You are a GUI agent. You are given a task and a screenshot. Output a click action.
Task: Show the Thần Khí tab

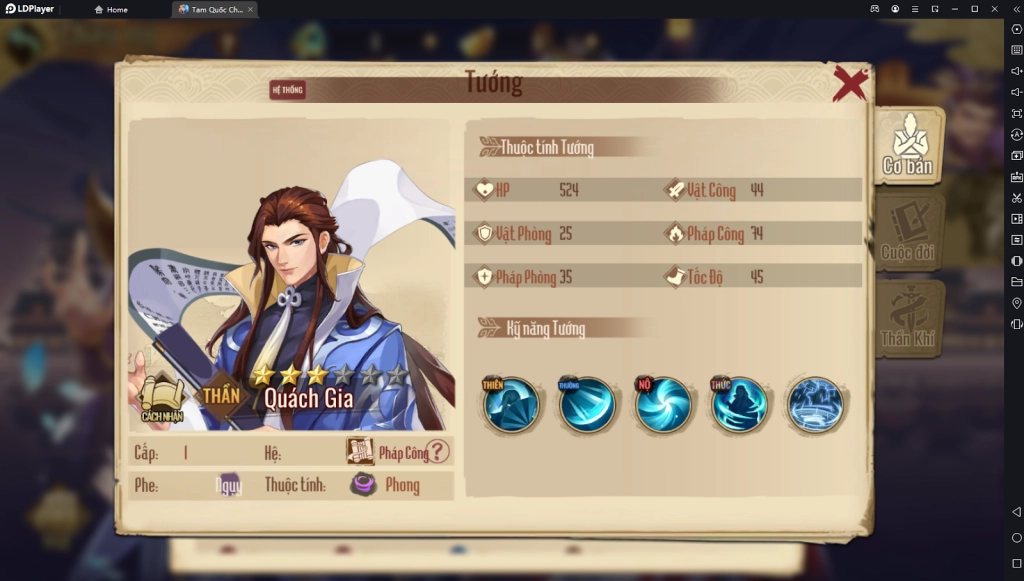pos(908,319)
